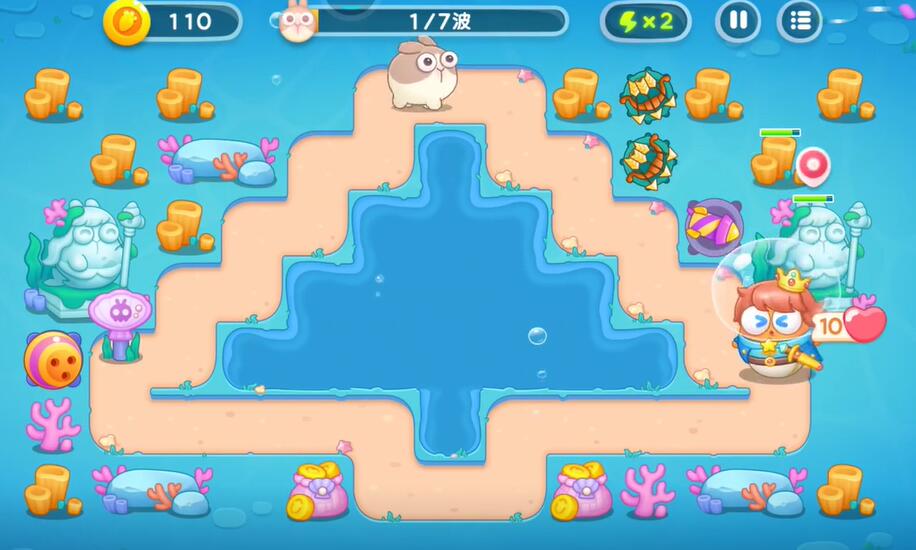The width and height of the screenshot is (916, 550).
Task: Toggle the x2 game speed button
Action: [x=645, y=21]
